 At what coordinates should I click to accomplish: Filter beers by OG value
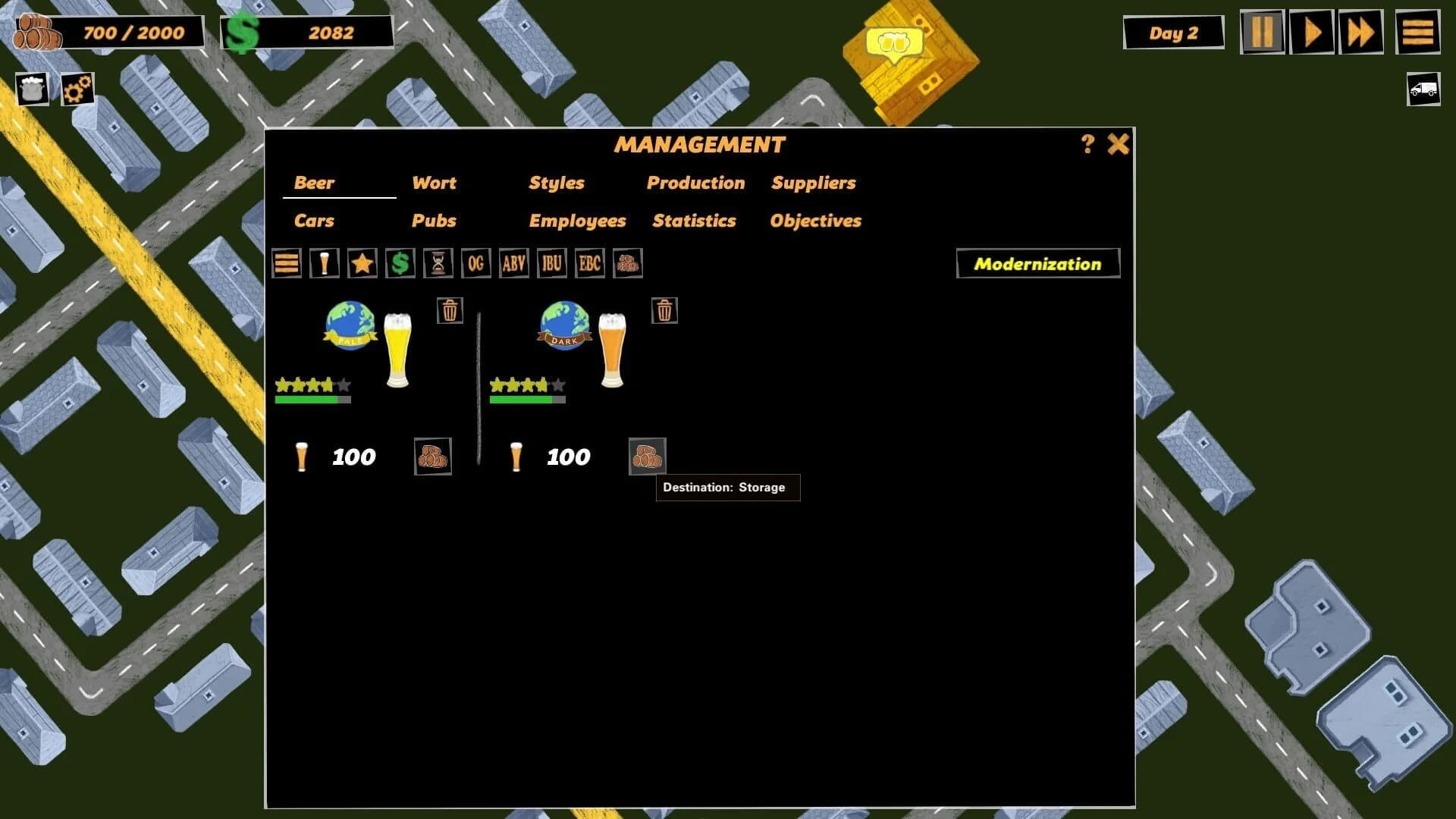[476, 264]
